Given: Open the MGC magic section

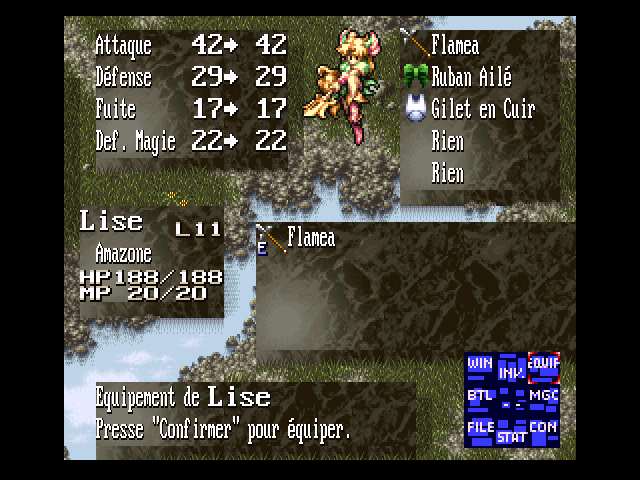Looking at the screenshot, I should pos(544,396).
